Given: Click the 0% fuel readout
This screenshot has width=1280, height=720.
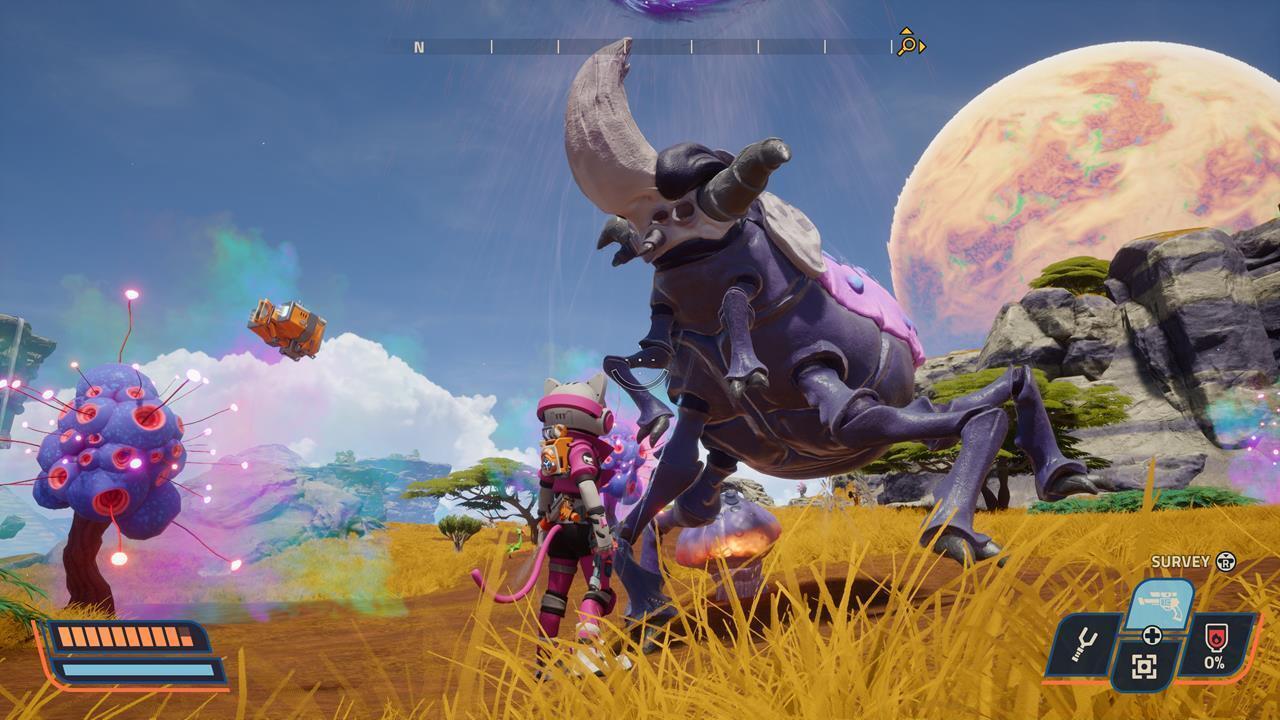Looking at the screenshot, I should click(1213, 662).
